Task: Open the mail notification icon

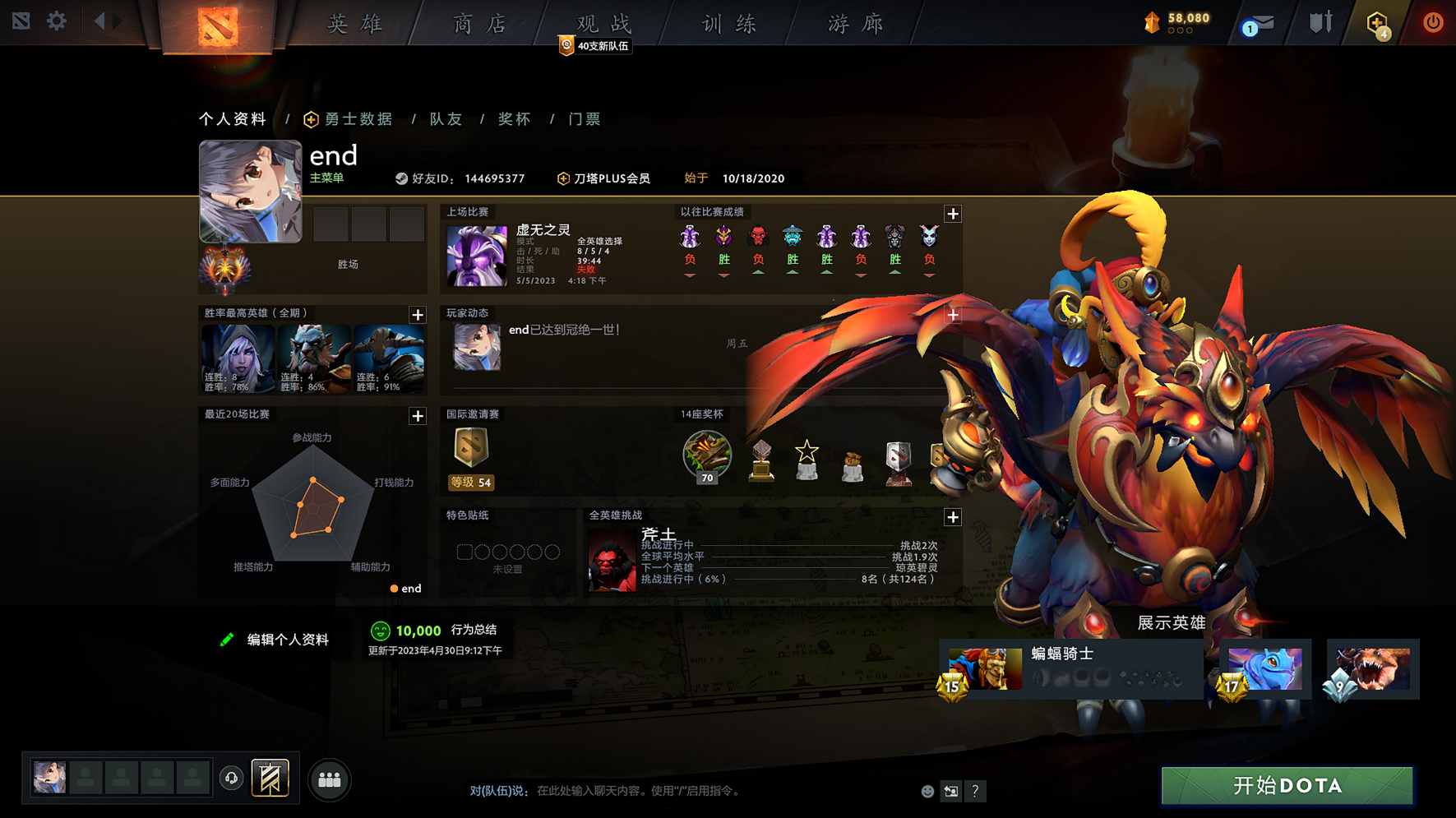Action: 1258,24
